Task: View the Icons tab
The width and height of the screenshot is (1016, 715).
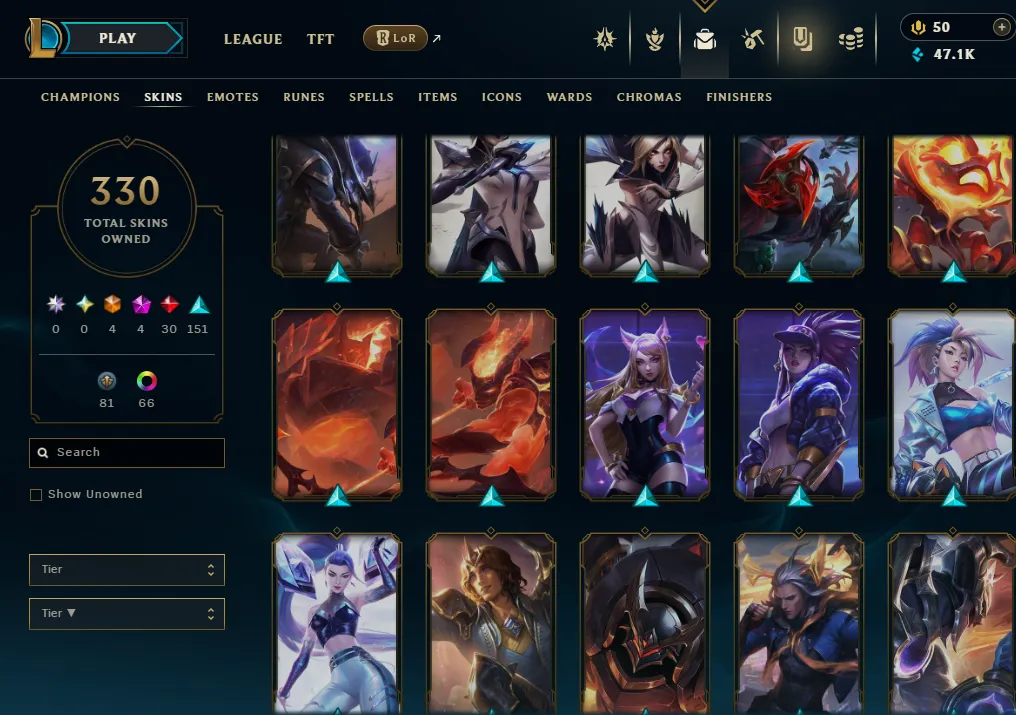Action: 502,97
